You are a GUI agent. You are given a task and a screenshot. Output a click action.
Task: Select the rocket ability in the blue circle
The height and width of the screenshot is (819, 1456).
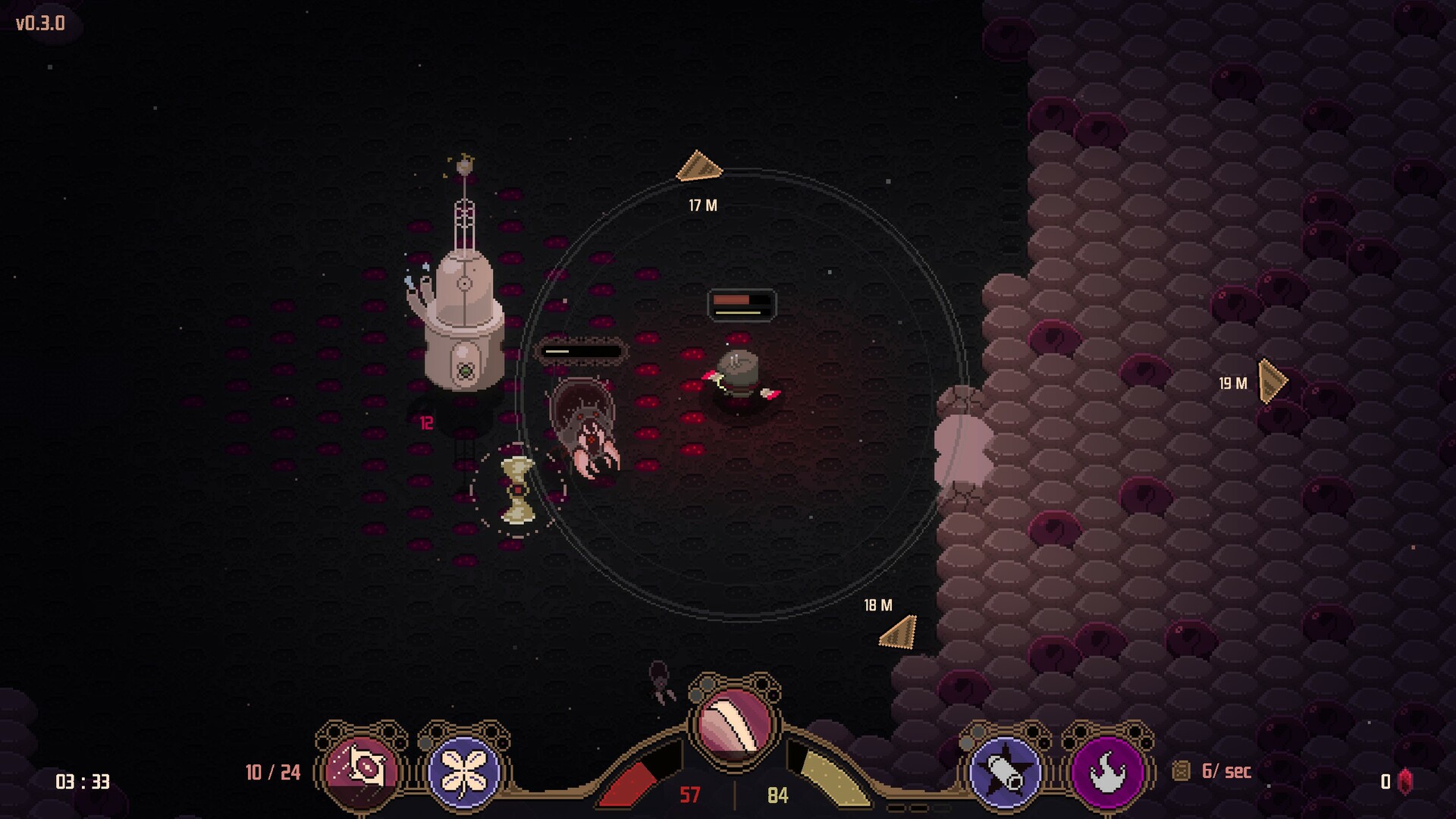pyautogui.click(x=1006, y=771)
